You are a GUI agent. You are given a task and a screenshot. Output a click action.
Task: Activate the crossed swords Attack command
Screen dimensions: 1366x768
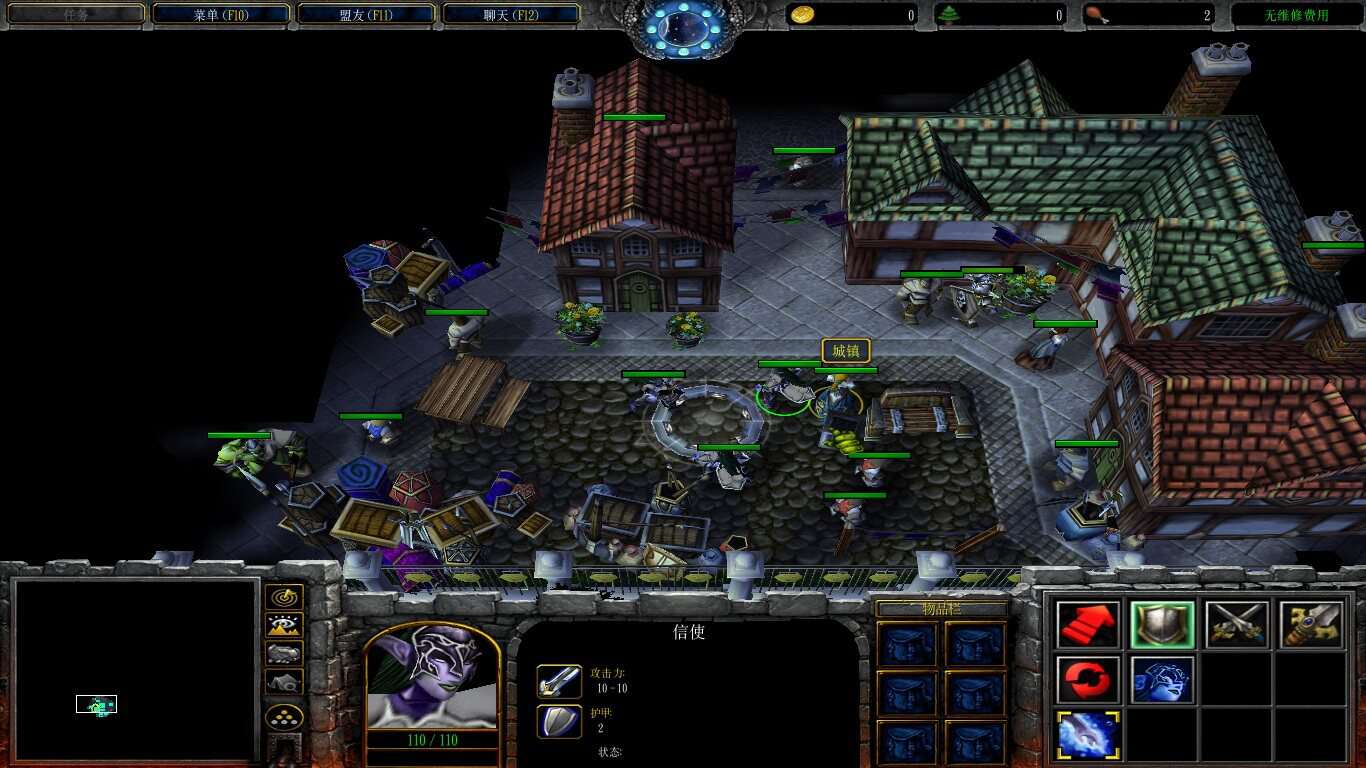pos(1236,624)
